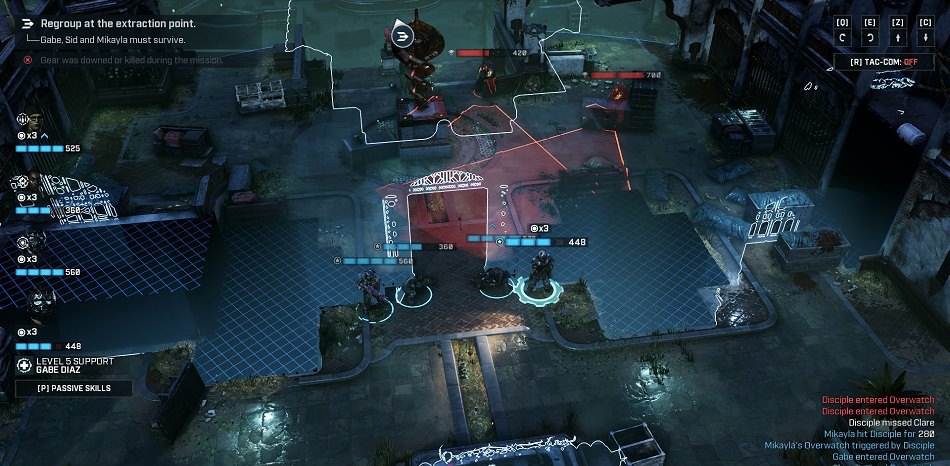Click the extraction point objective marker
The image size is (950, 466).
pyautogui.click(x=402, y=37)
